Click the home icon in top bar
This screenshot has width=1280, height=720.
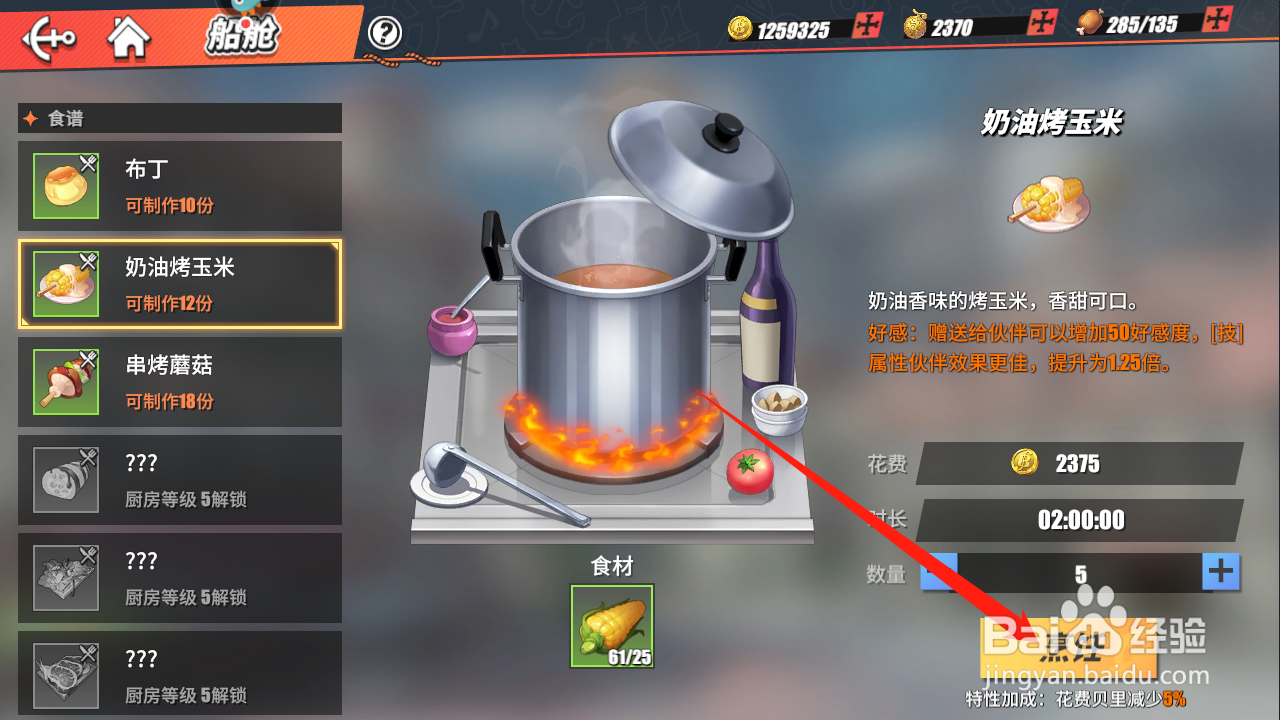tap(129, 36)
